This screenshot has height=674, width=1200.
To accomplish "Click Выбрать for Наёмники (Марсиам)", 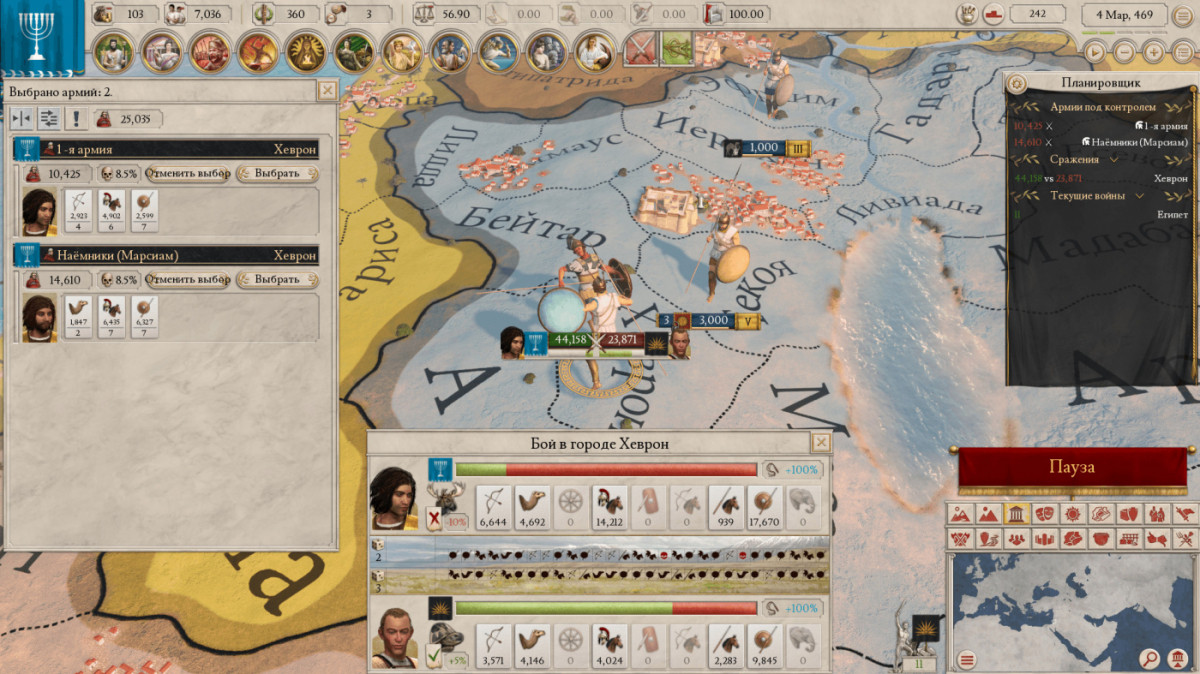I will 277,279.
